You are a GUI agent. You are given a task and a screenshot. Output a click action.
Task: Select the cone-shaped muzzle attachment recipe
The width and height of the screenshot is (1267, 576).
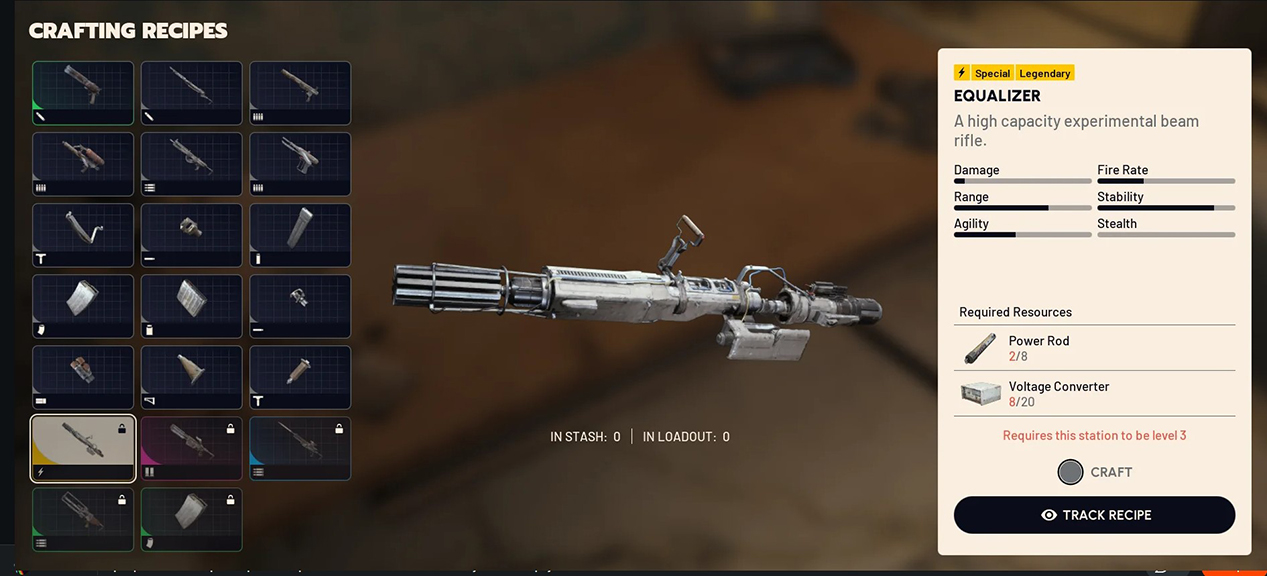(x=191, y=377)
